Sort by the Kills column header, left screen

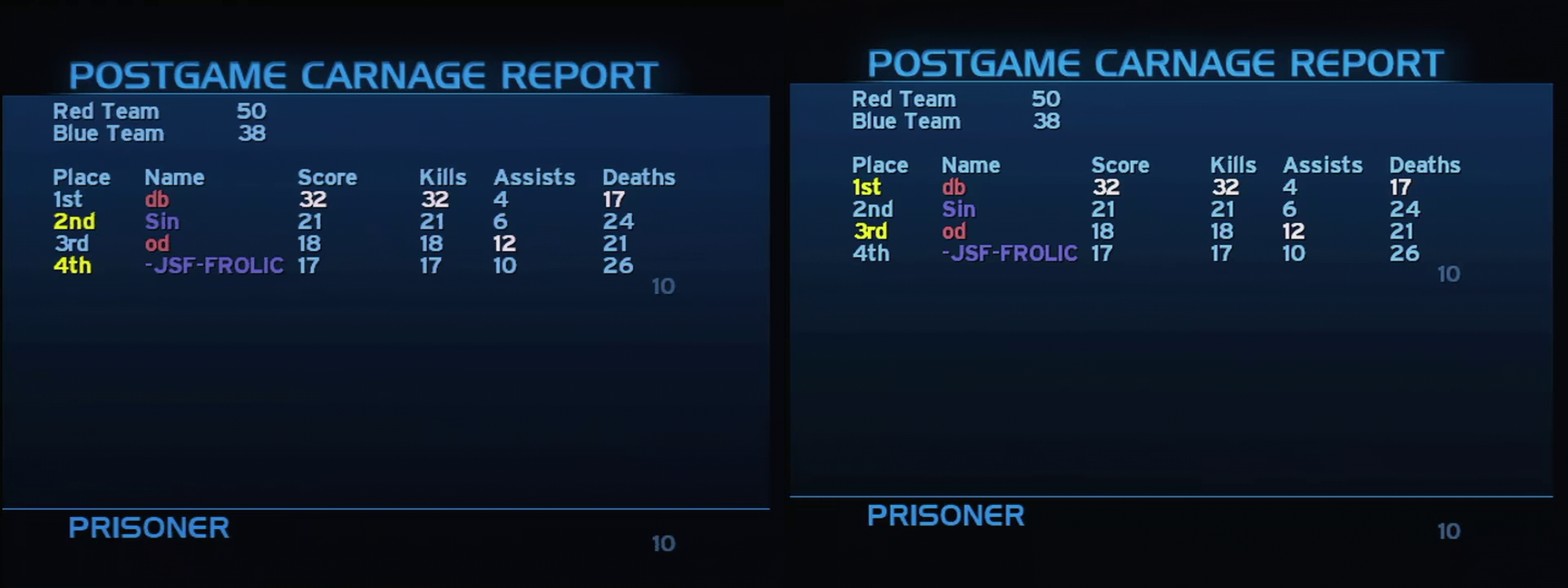click(x=443, y=176)
